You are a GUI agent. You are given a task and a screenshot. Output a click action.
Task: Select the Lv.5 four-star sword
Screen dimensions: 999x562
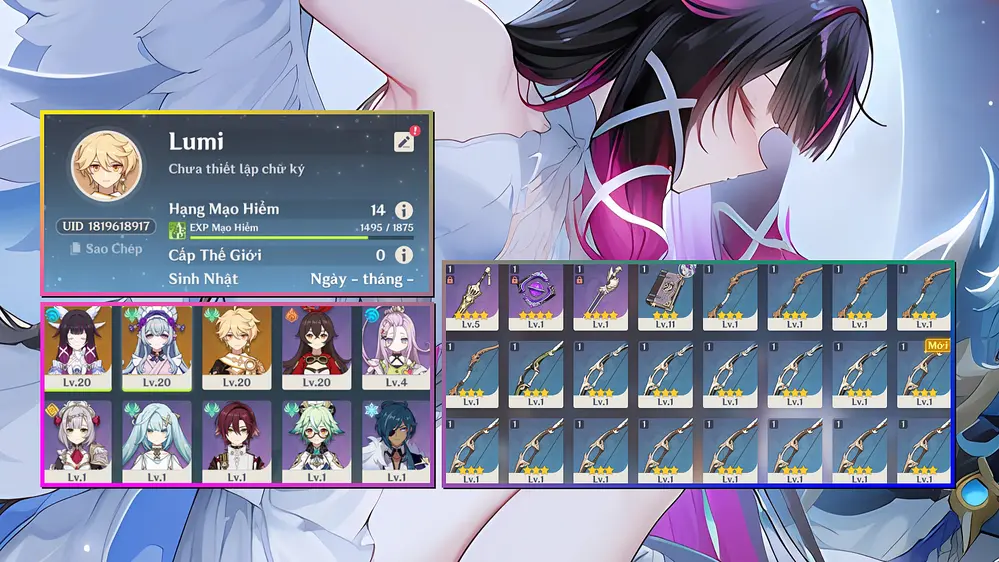pos(473,297)
